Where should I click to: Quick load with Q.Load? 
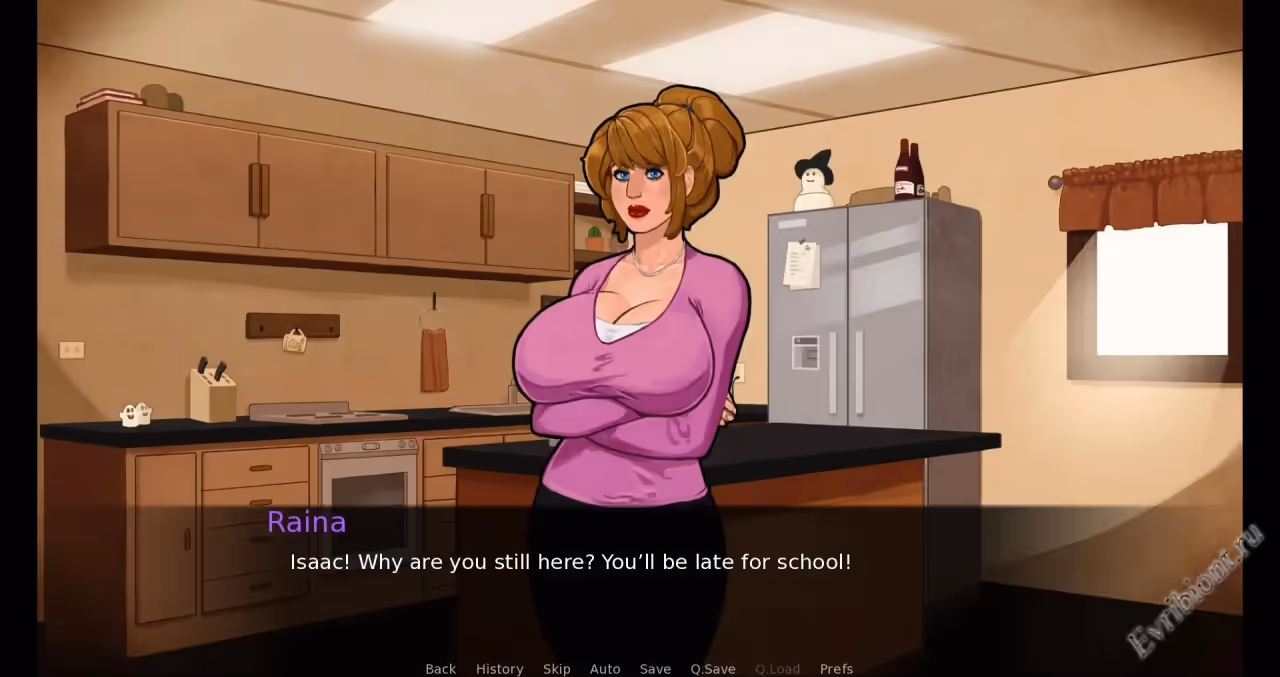click(777, 669)
